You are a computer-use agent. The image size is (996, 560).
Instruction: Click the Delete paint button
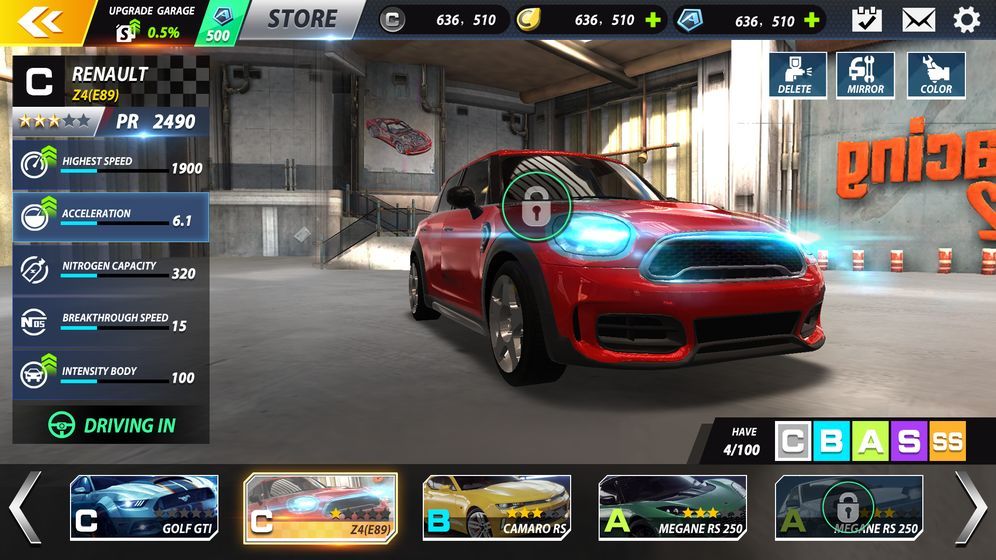click(797, 75)
